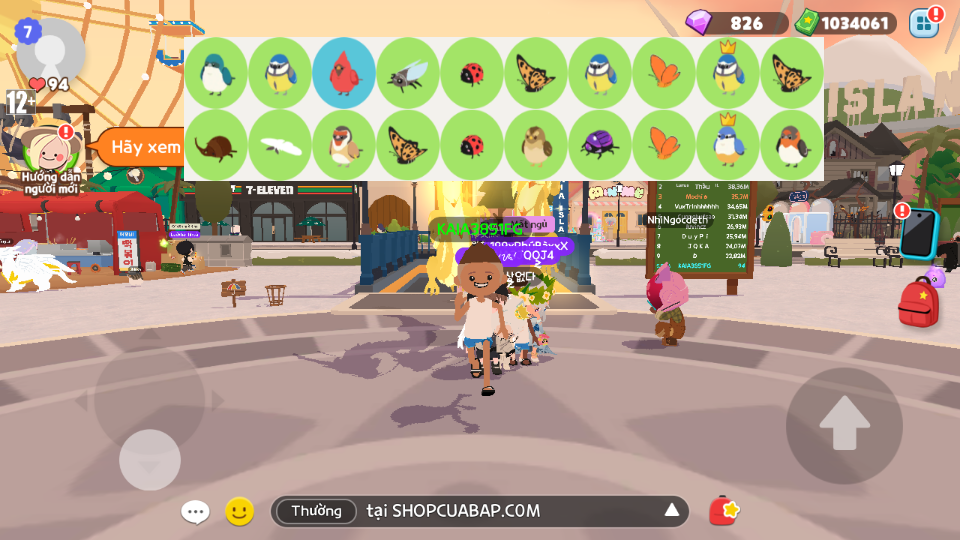Pick the brown rhinoceros beetle icon
This screenshot has height=540, width=960.
(216, 145)
